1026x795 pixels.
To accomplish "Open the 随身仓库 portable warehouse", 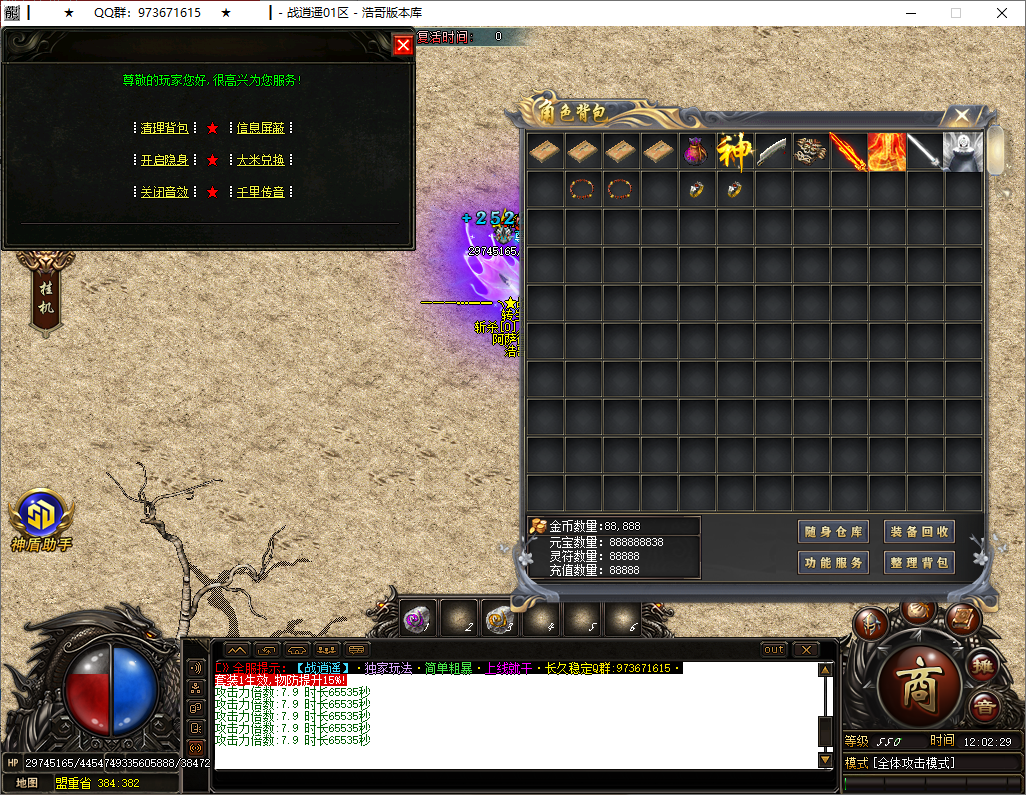I will (x=834, y=532).
